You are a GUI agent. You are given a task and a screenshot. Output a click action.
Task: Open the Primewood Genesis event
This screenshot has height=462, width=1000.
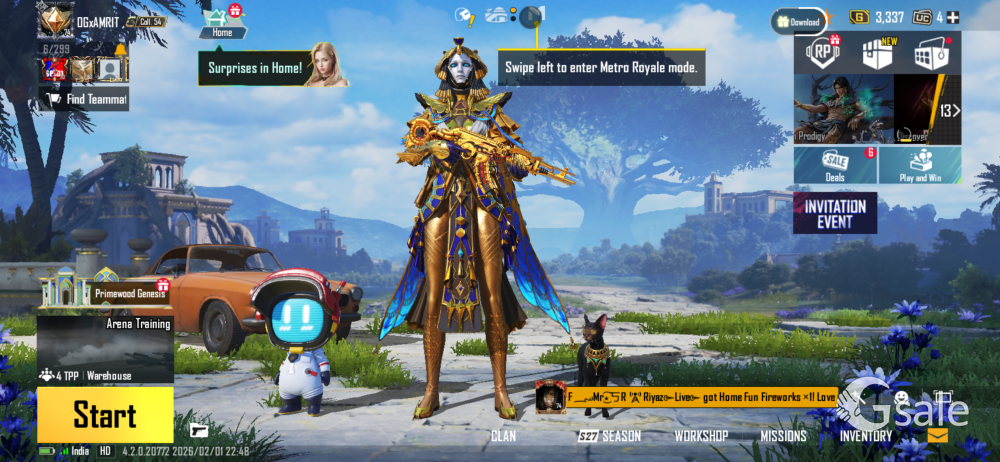pos(104,290)
